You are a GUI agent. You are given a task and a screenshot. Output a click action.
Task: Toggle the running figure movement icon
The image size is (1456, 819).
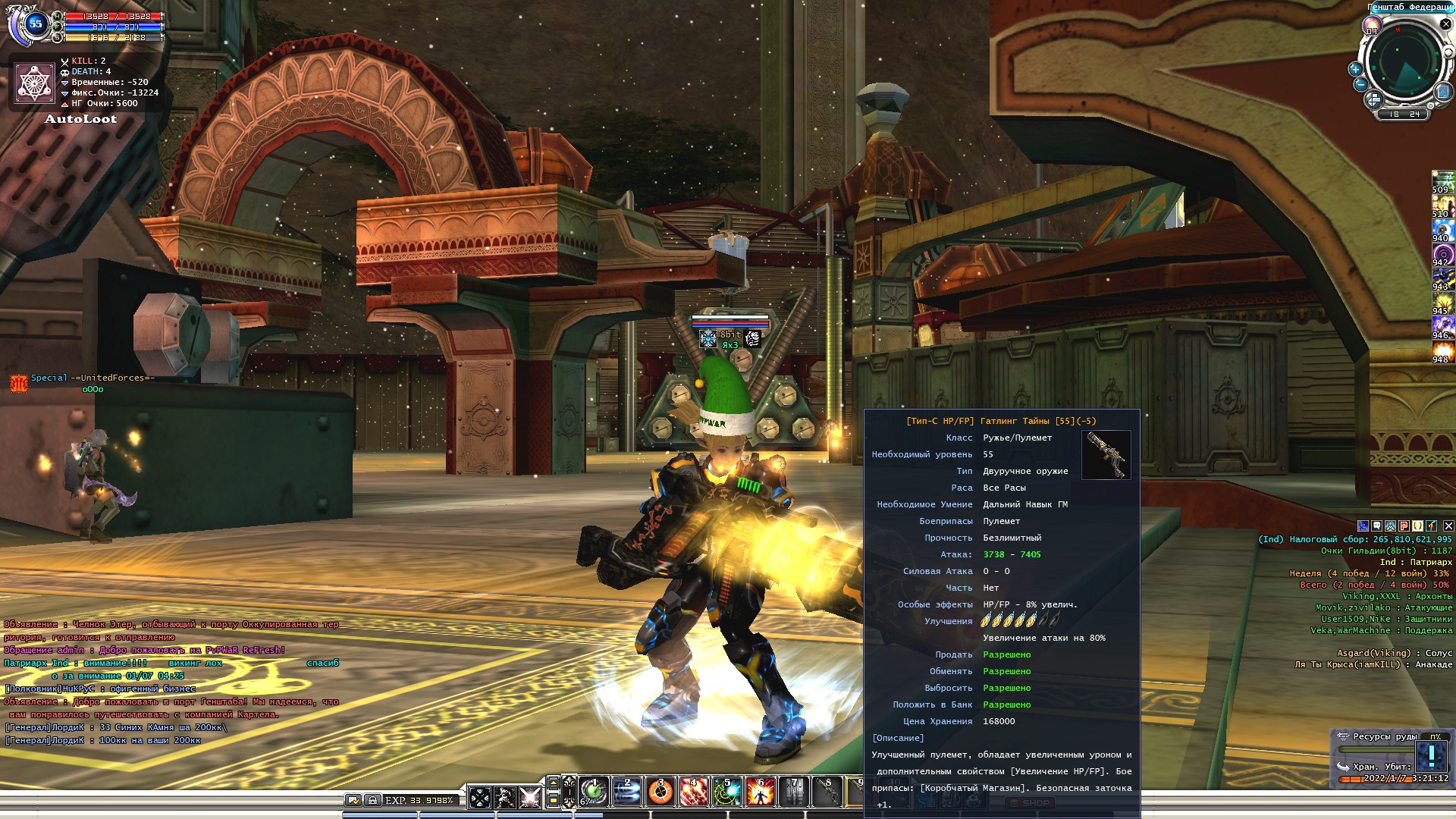[505, 798]
